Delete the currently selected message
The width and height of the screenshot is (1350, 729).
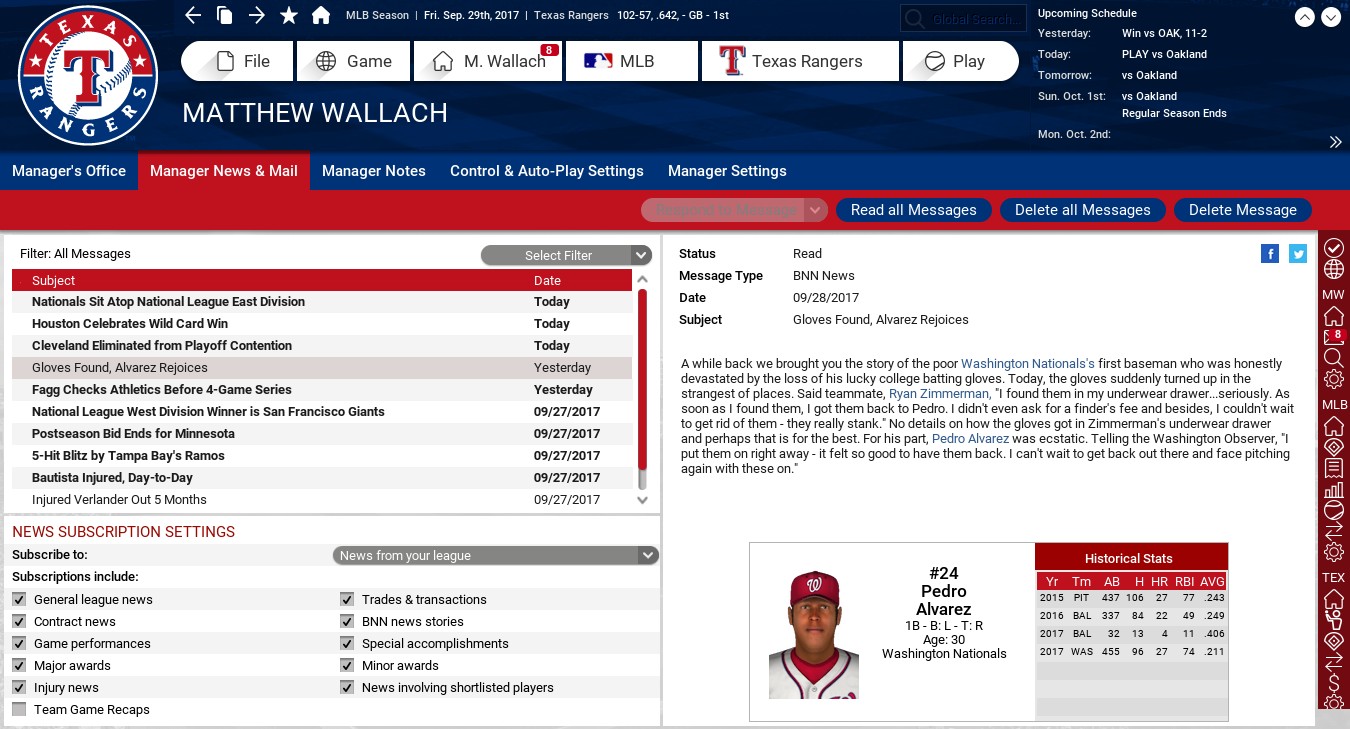(x=1242, y=210)
